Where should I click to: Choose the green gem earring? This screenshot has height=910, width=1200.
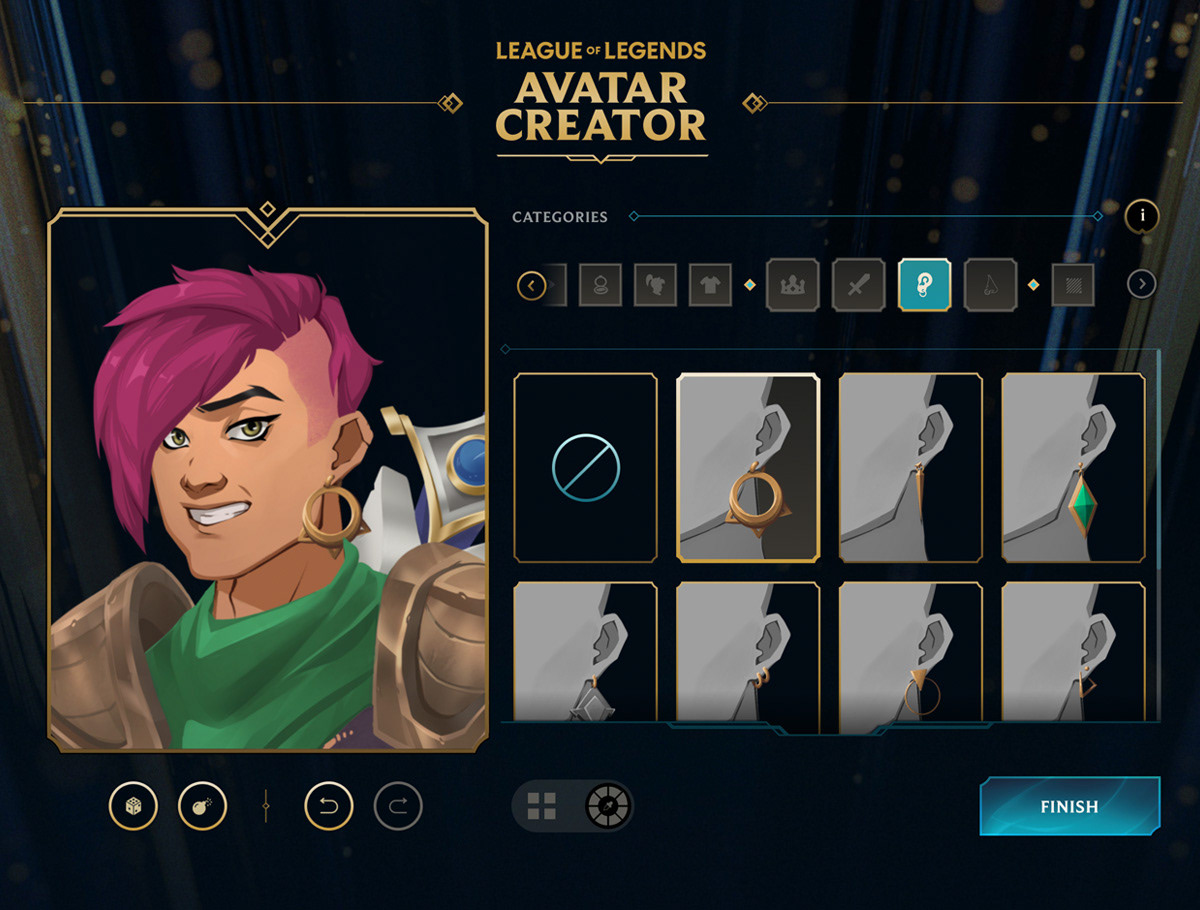pyautogui.click(x=1073, y=467)
